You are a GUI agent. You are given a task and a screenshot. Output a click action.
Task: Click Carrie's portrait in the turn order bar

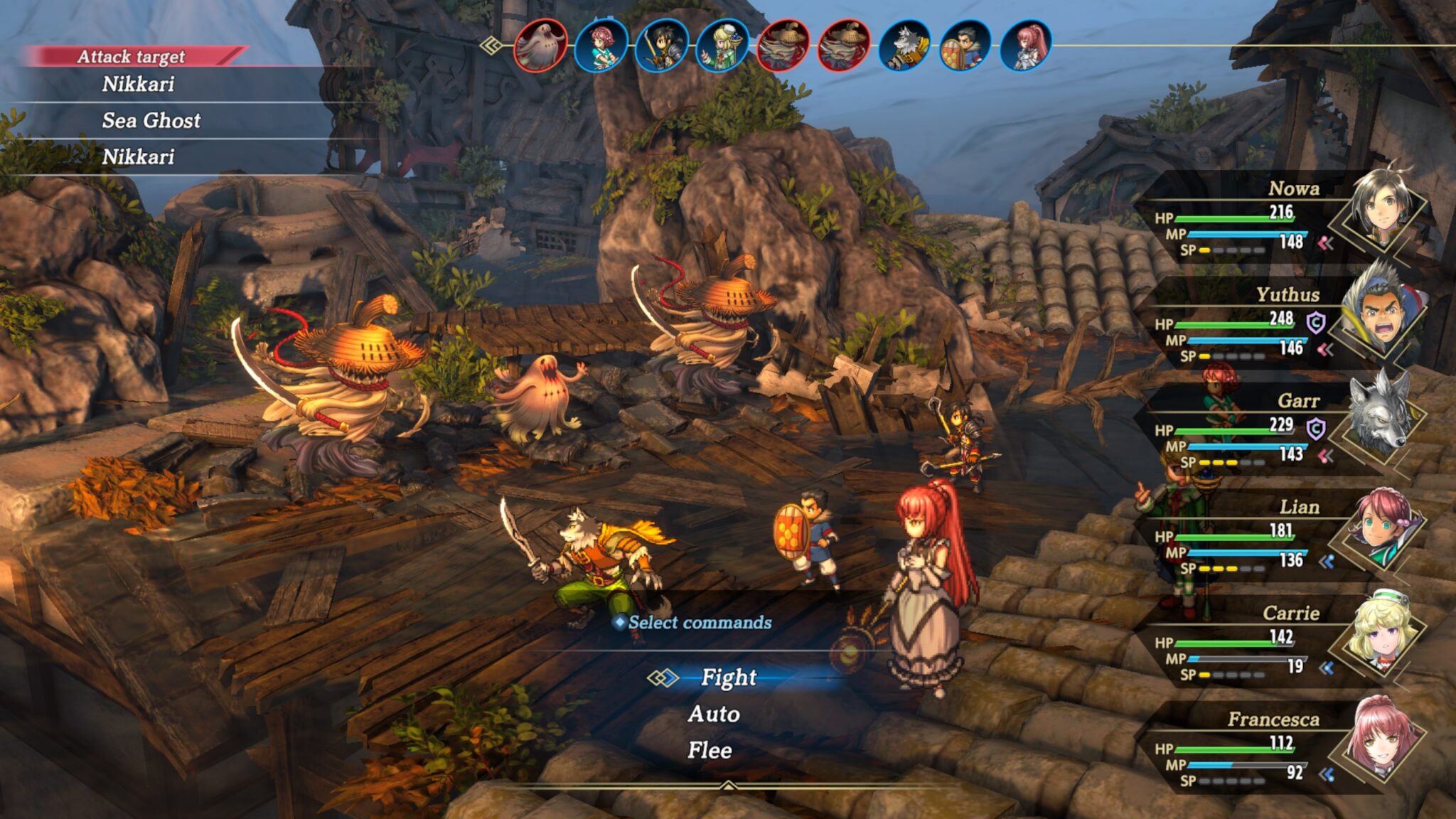click(x=722, y=46)
